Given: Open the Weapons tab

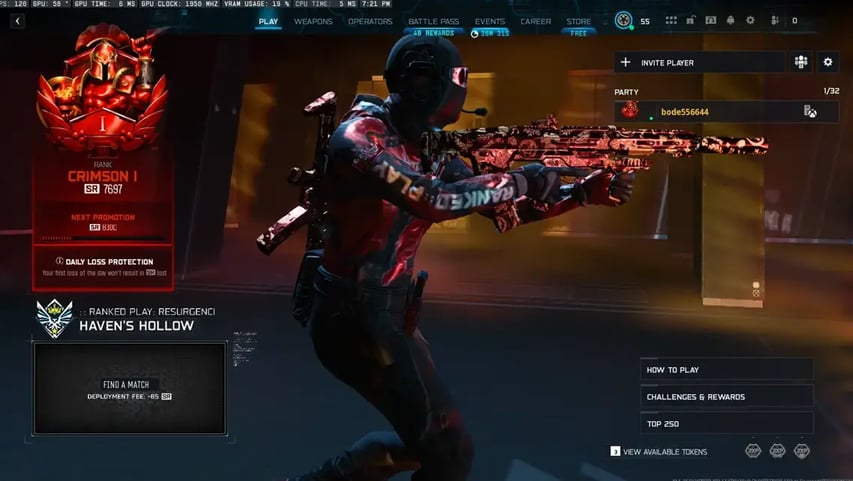Looking at the screenshot, I should [313, 21].
